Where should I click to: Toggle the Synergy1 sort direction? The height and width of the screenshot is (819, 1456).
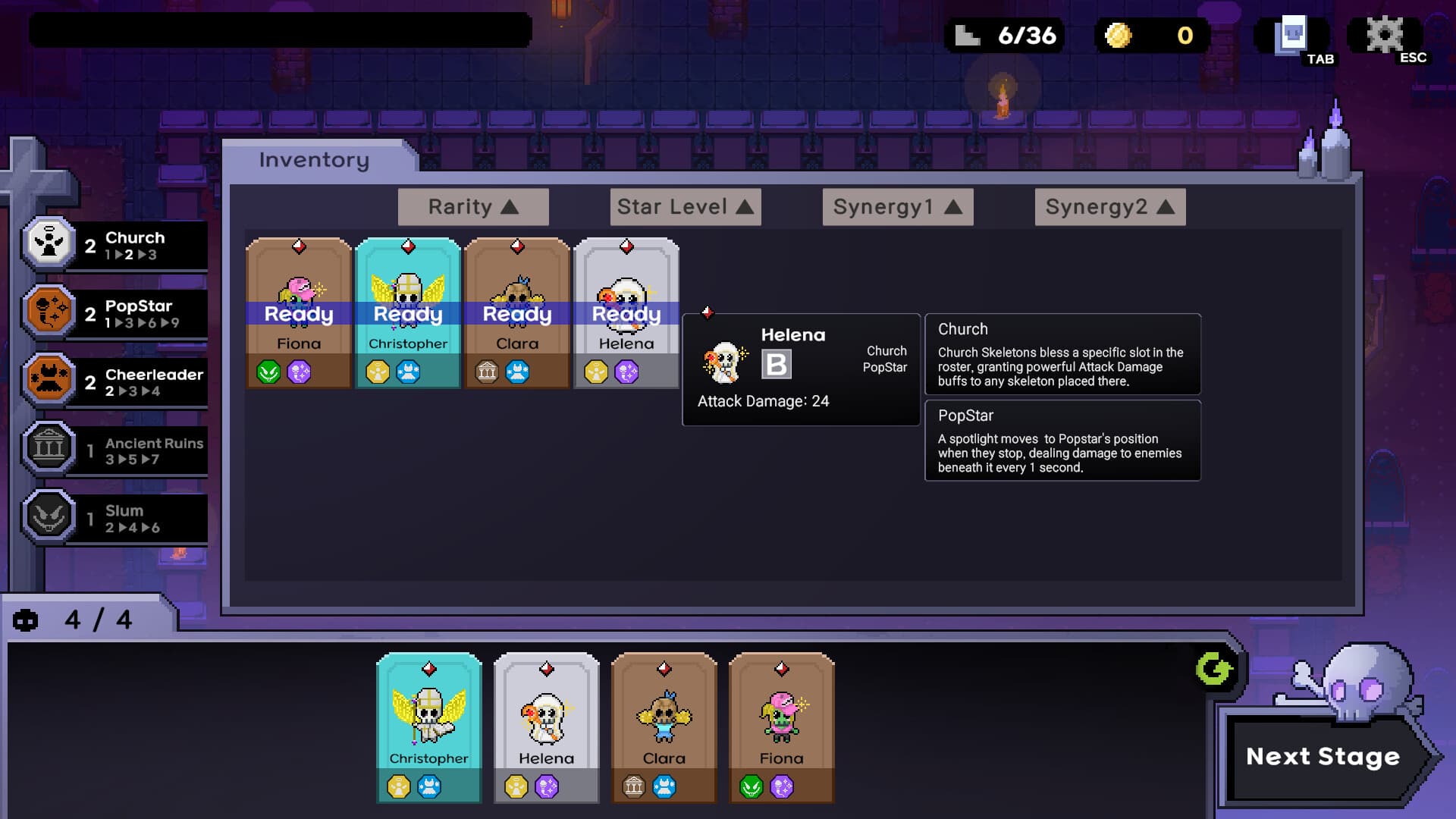point(897,206)
